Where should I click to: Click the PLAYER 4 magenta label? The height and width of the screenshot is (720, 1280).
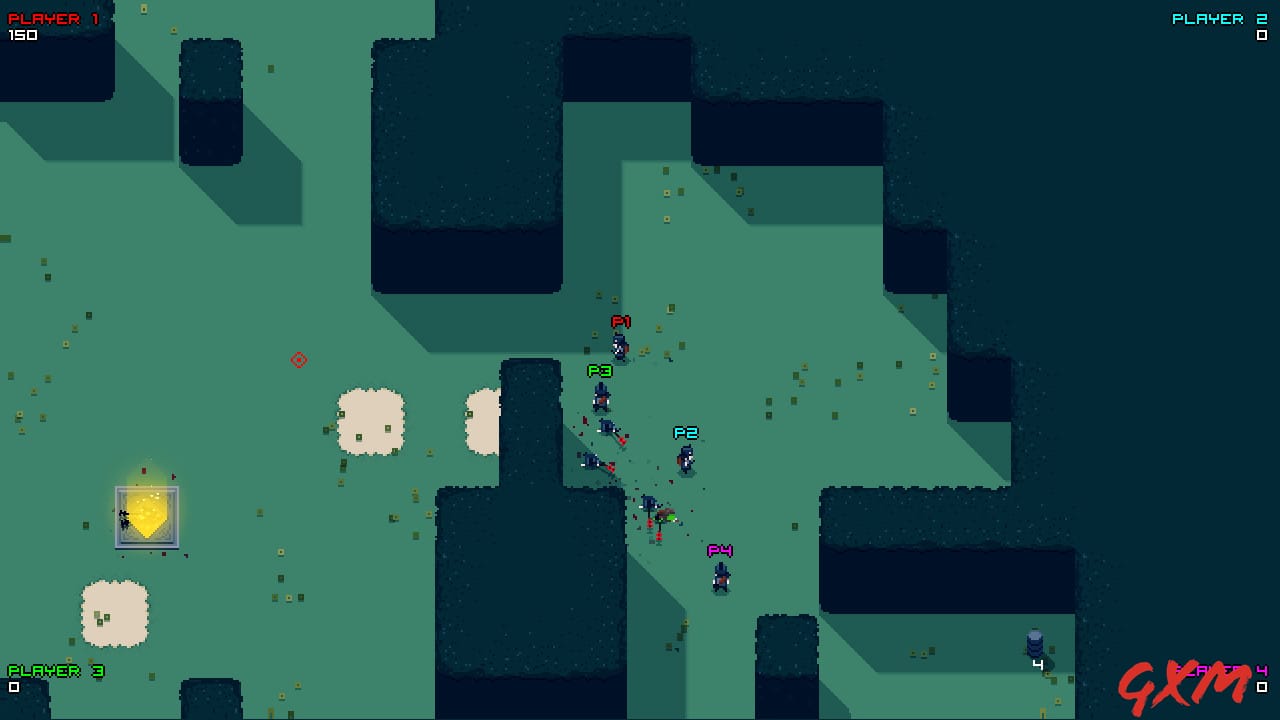click(1219, 670)
